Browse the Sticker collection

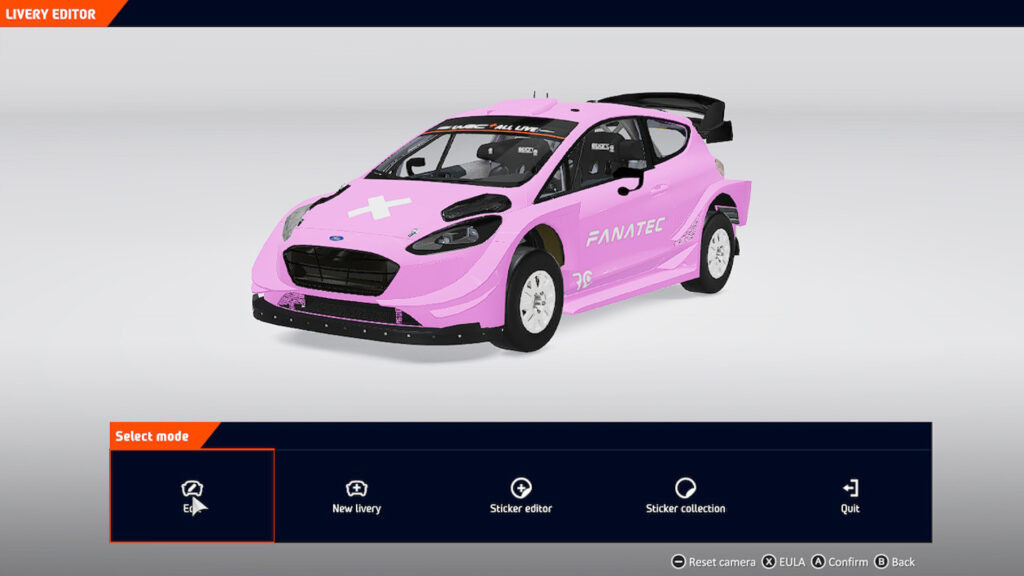(685, 496)
